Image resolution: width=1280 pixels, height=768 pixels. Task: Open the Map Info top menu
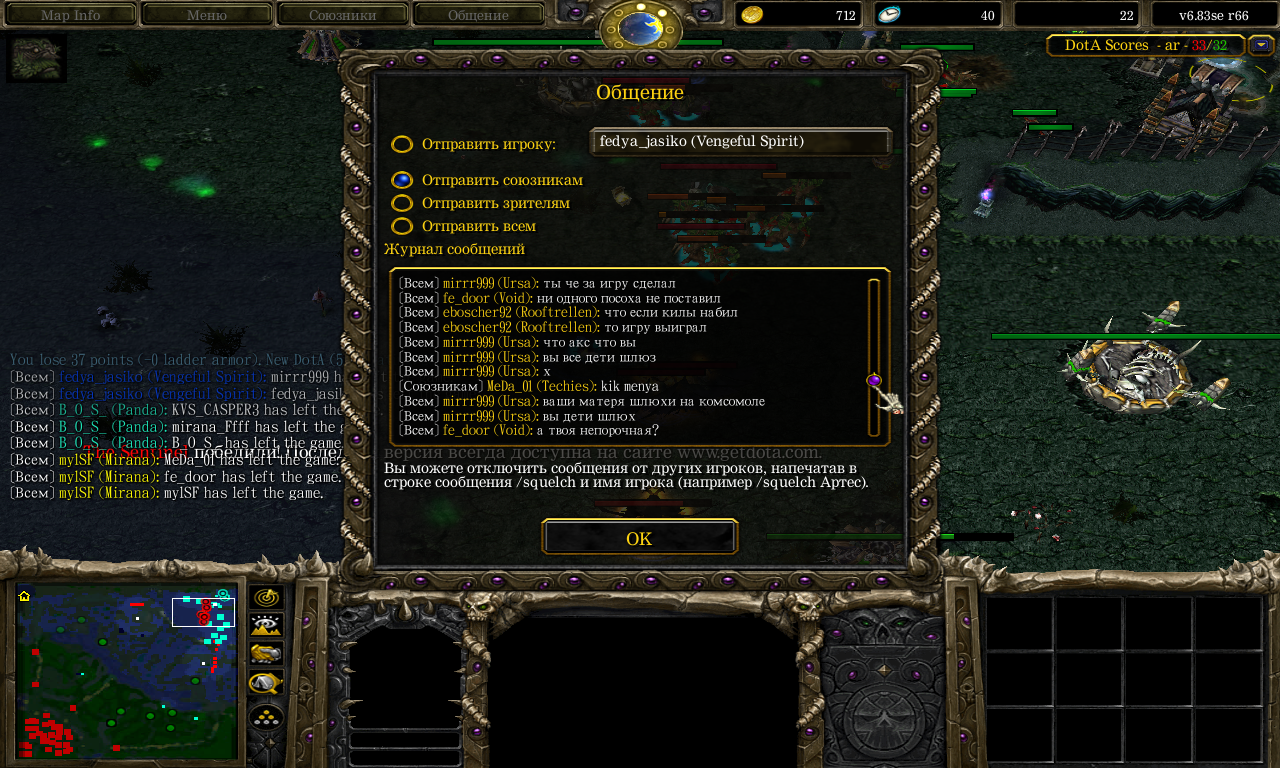point(70,15)
